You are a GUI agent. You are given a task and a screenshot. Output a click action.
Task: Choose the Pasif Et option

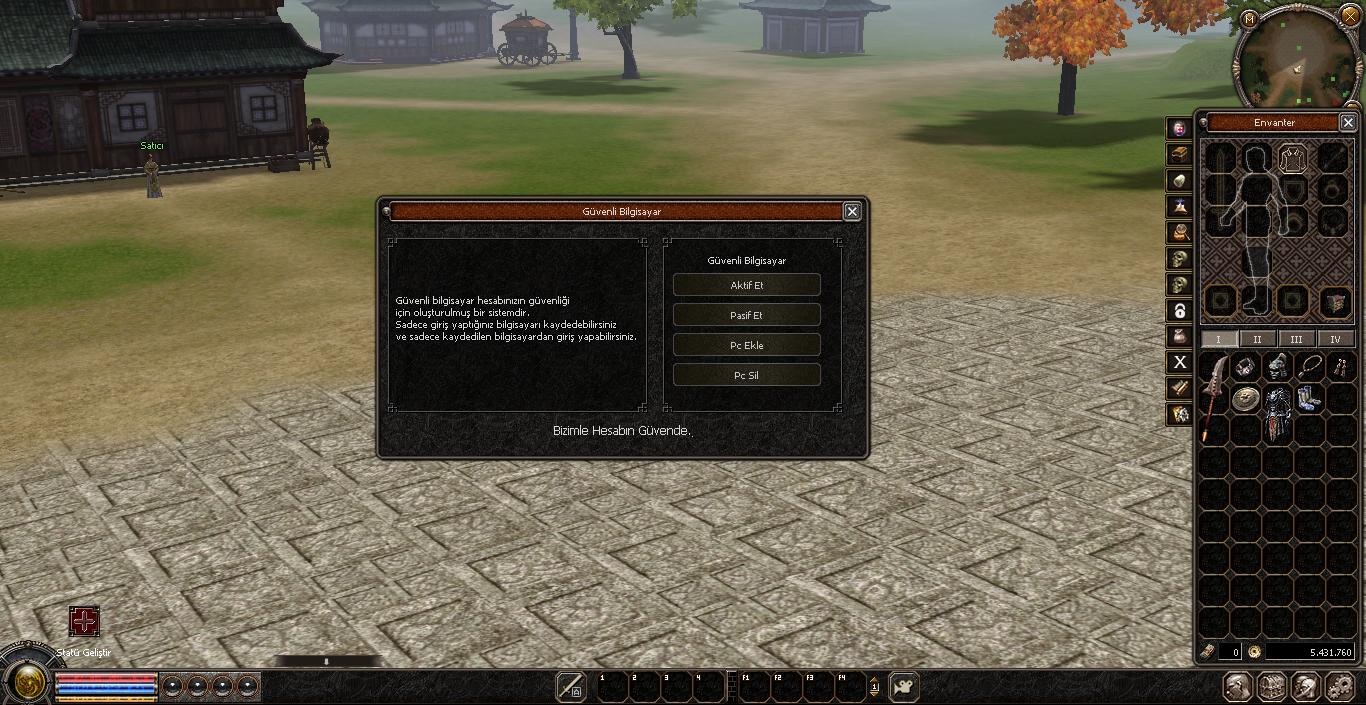(x=746, y=315)
